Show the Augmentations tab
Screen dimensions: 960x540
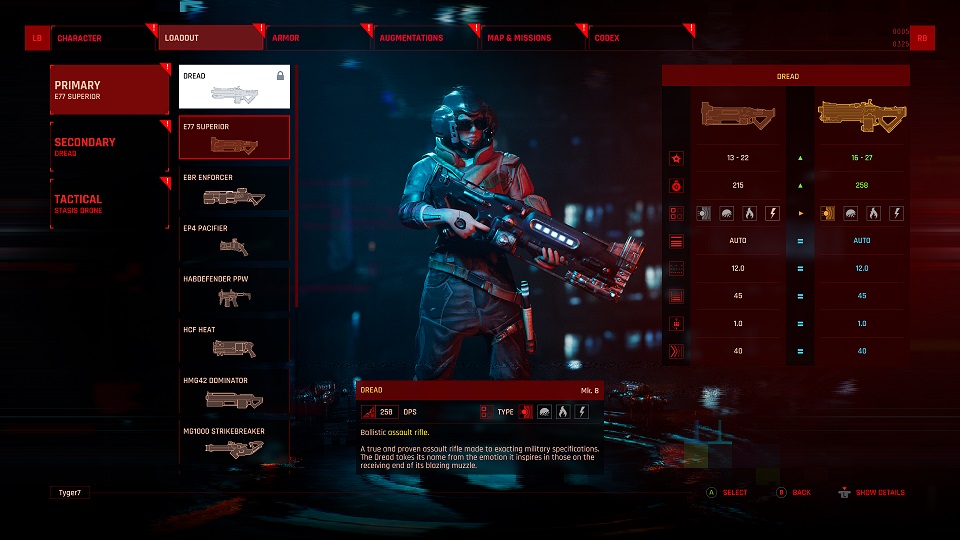[426, 38]
